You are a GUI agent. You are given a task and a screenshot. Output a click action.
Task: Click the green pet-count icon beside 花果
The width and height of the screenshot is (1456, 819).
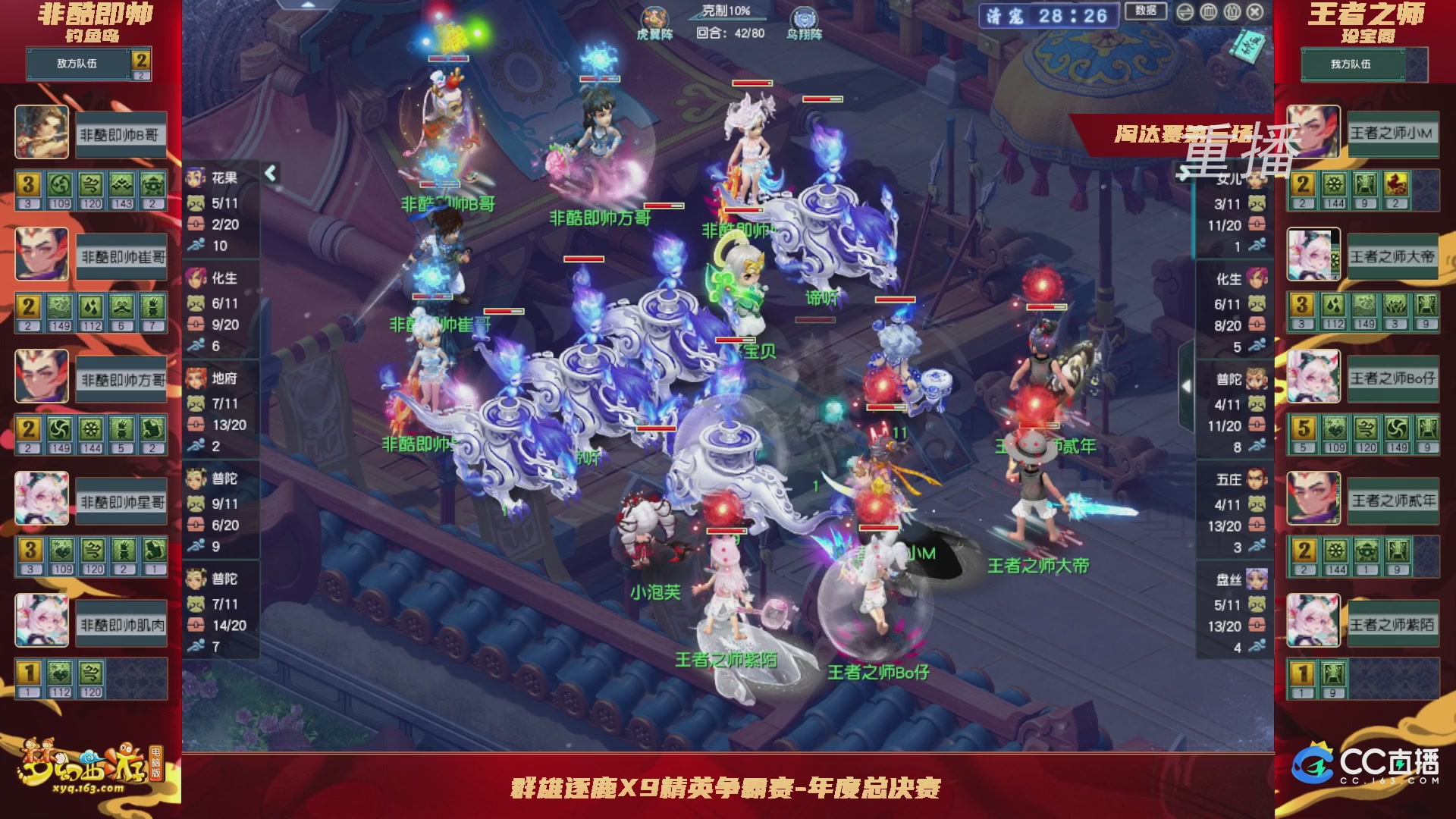[x=196, y=203]
